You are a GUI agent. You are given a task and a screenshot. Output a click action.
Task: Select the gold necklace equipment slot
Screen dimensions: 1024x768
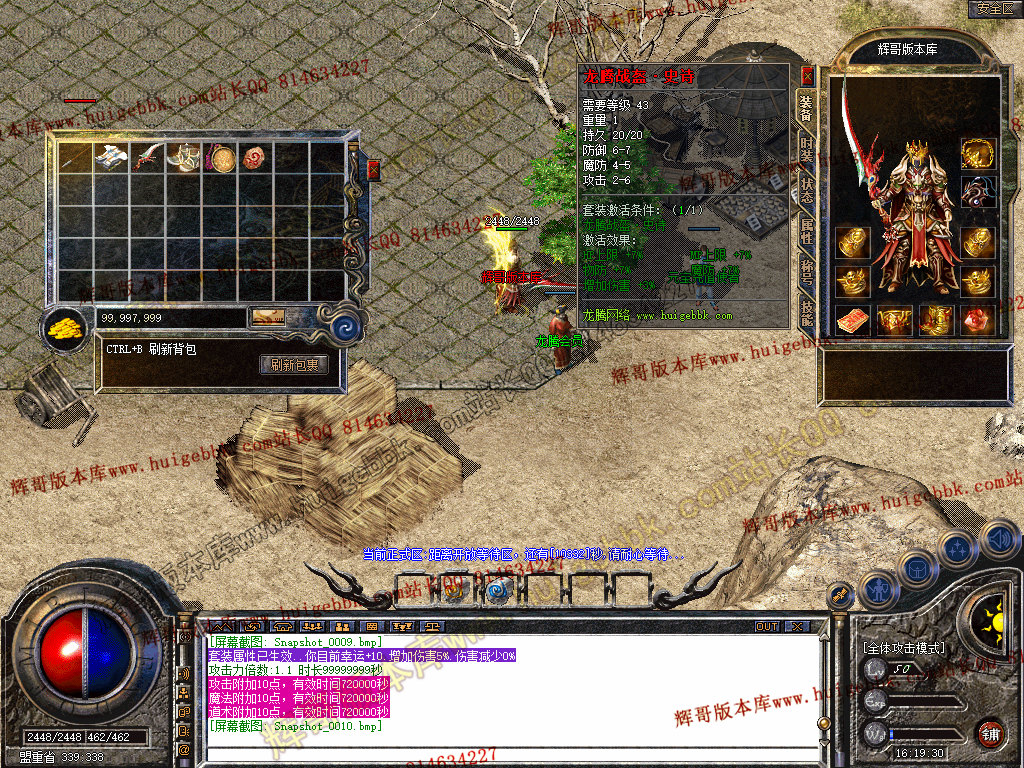(978, 153)
